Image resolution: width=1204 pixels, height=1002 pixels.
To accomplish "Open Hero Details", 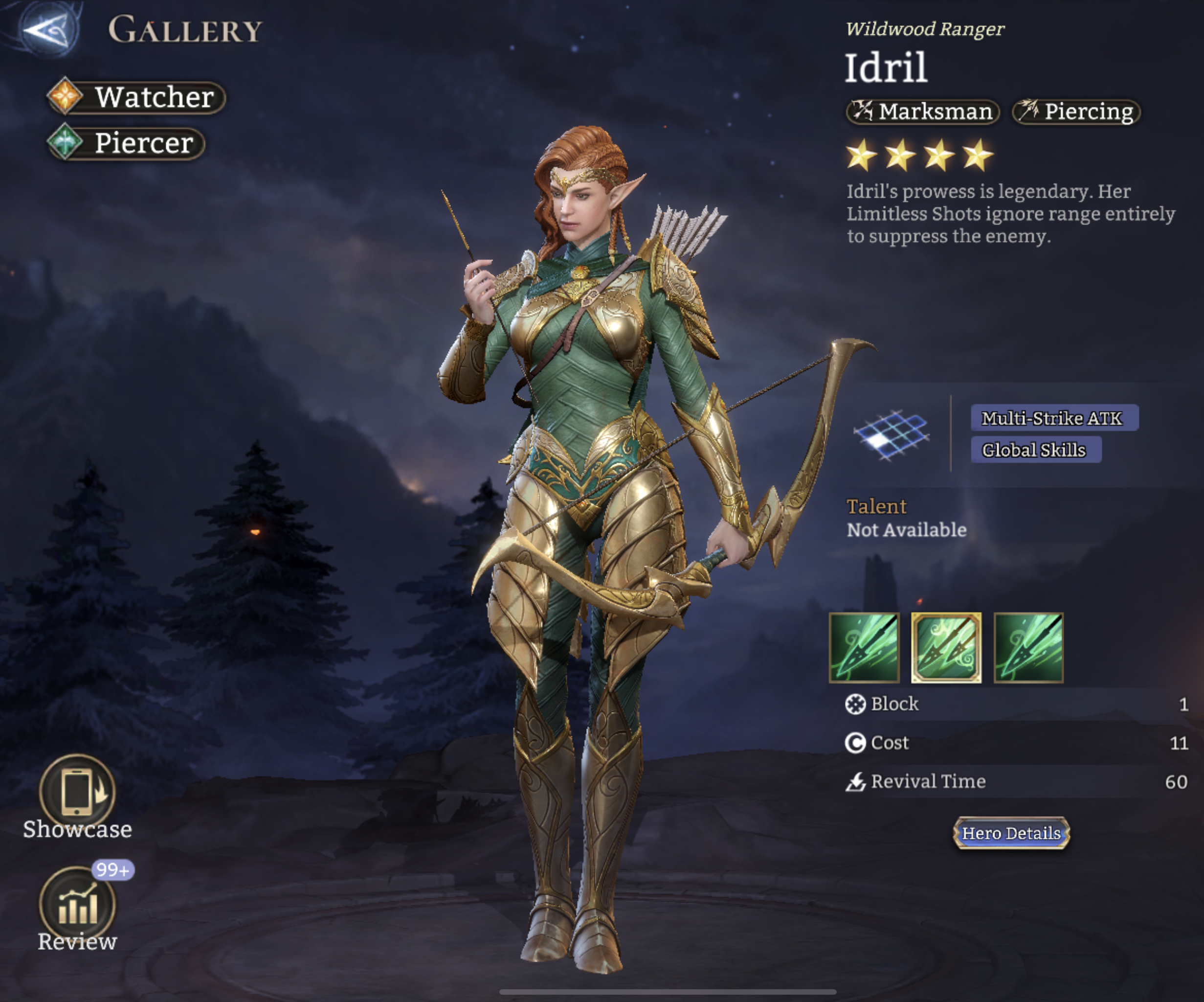I will [1011, 833].
